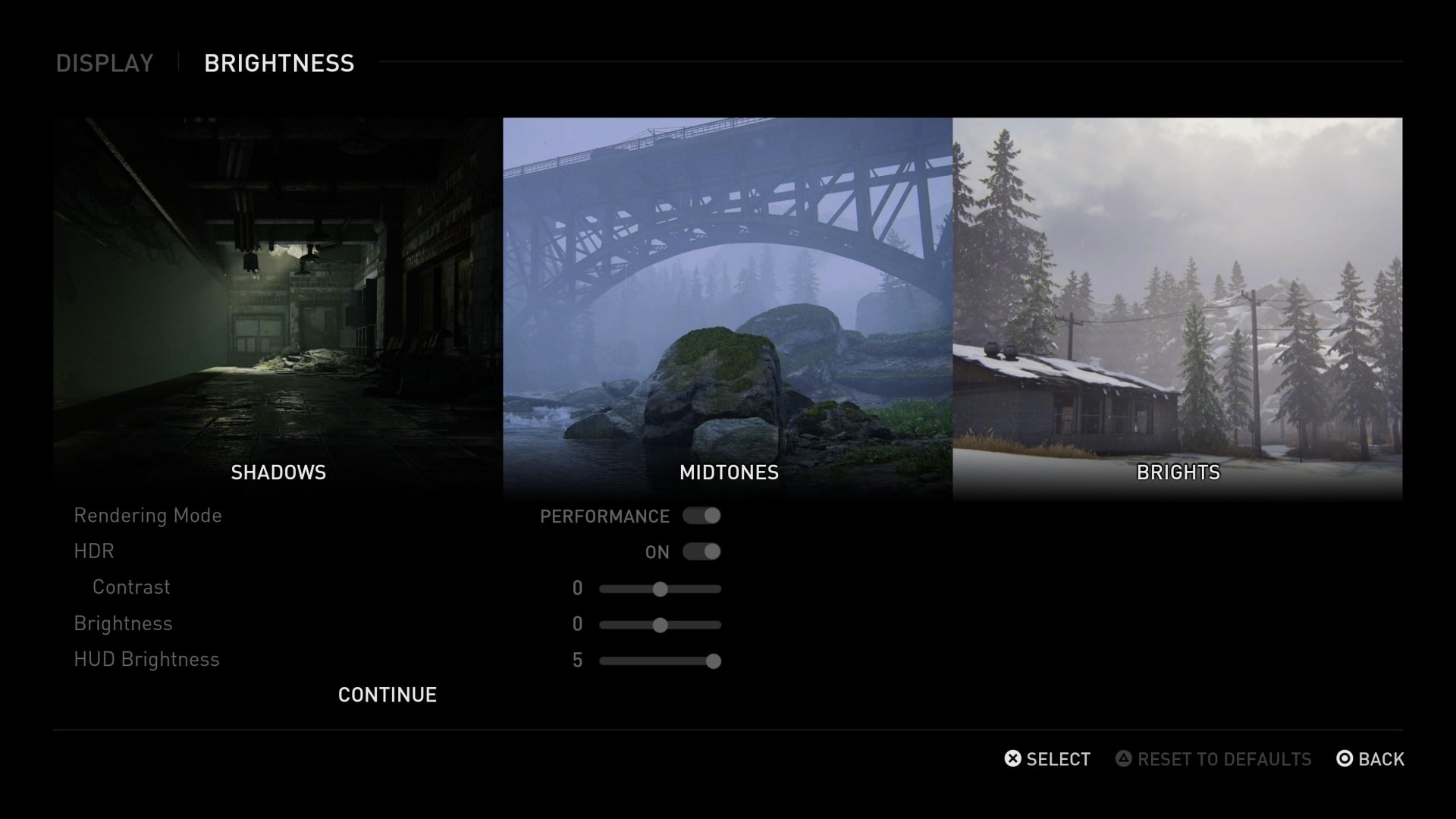1456x819 pixels.
Task: Turn off the HDR toggle
Action: click(701, 551)
